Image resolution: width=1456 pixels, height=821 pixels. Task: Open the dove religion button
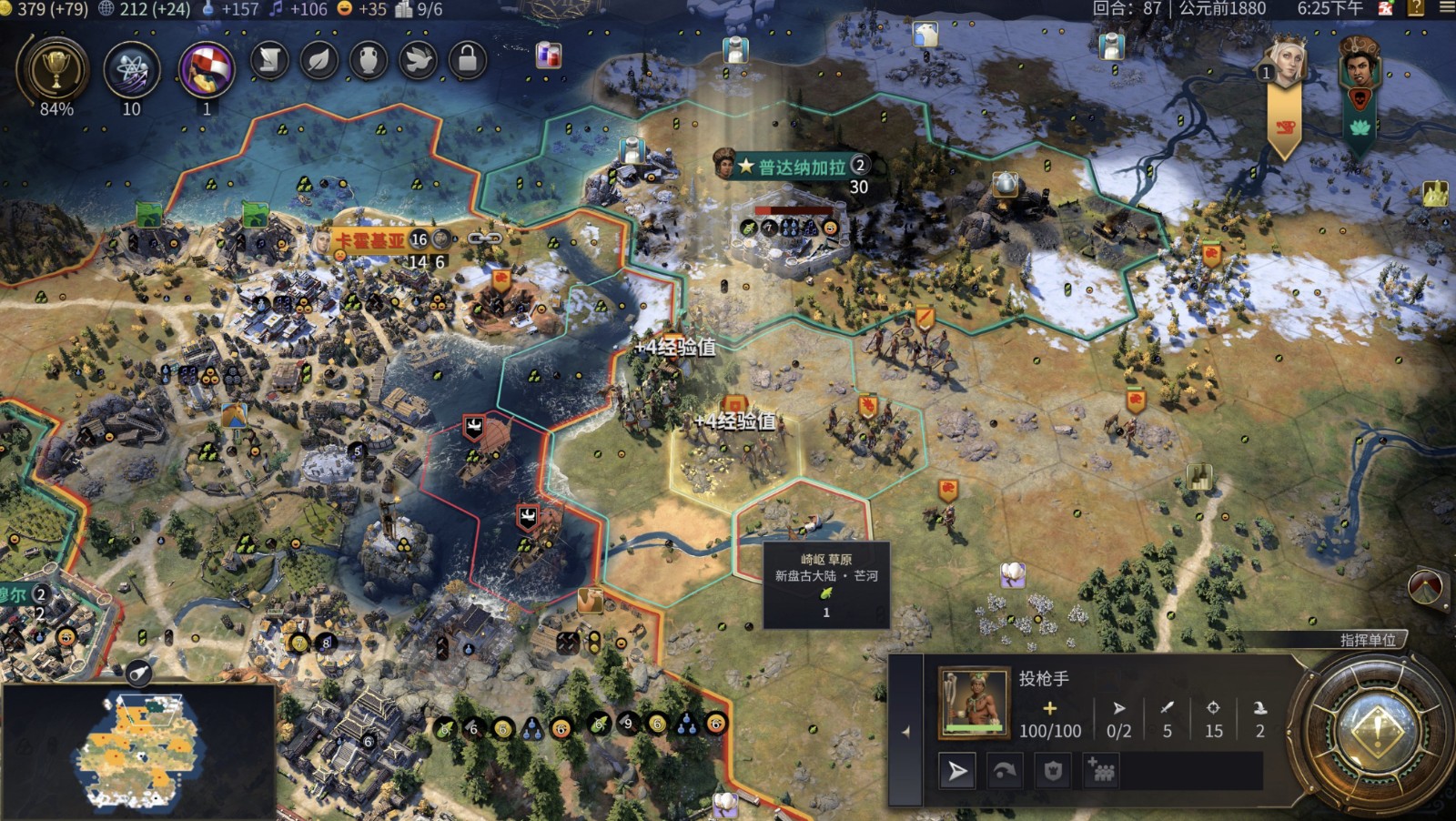click(418, 60)
